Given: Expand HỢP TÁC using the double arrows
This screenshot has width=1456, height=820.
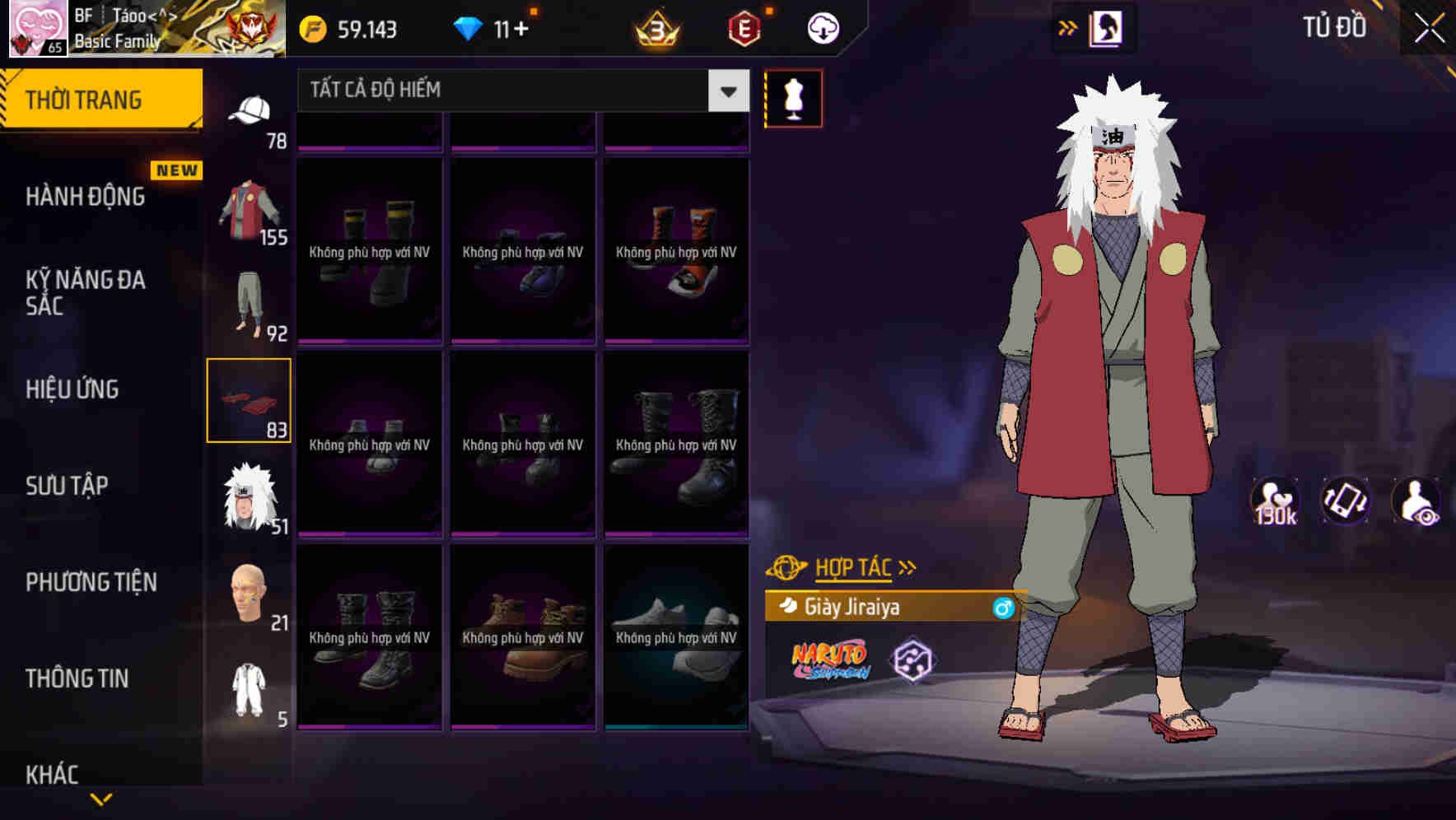Looking at the screenshot, I should (x=908, y=566).
